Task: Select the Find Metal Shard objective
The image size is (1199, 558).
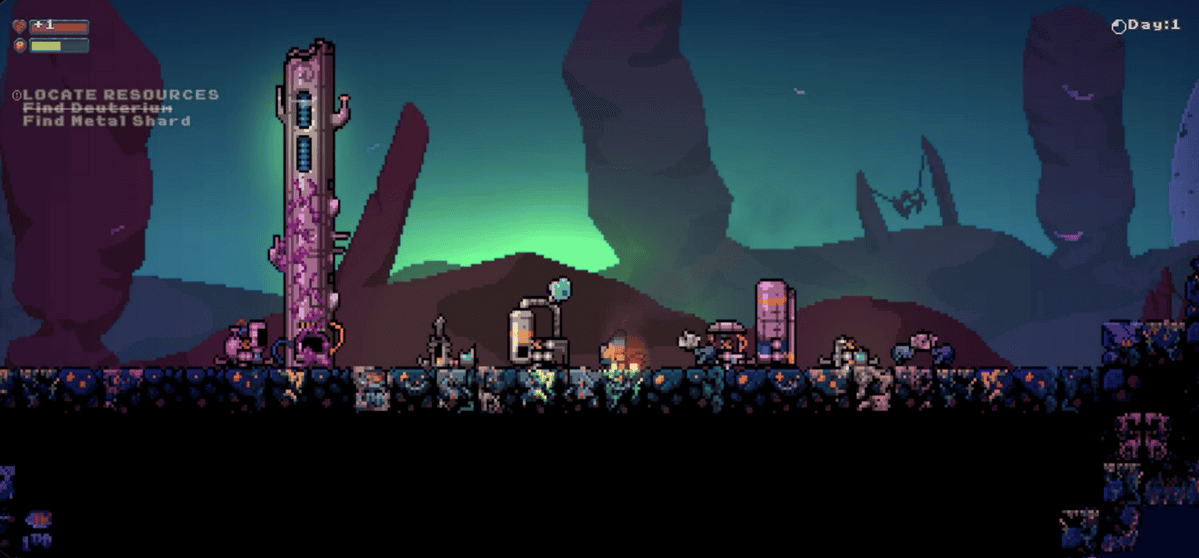Action: [x=106, y=121]
